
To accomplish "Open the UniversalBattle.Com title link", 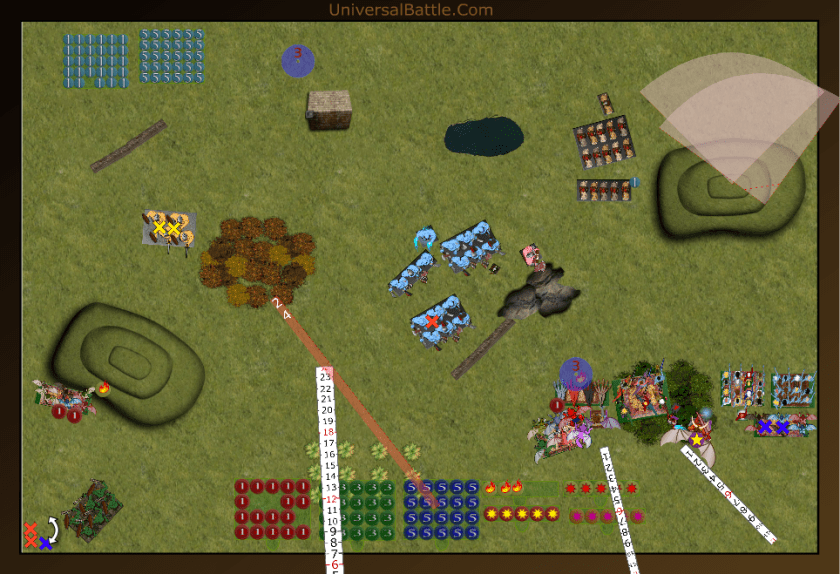I will (x=410, y=10).
